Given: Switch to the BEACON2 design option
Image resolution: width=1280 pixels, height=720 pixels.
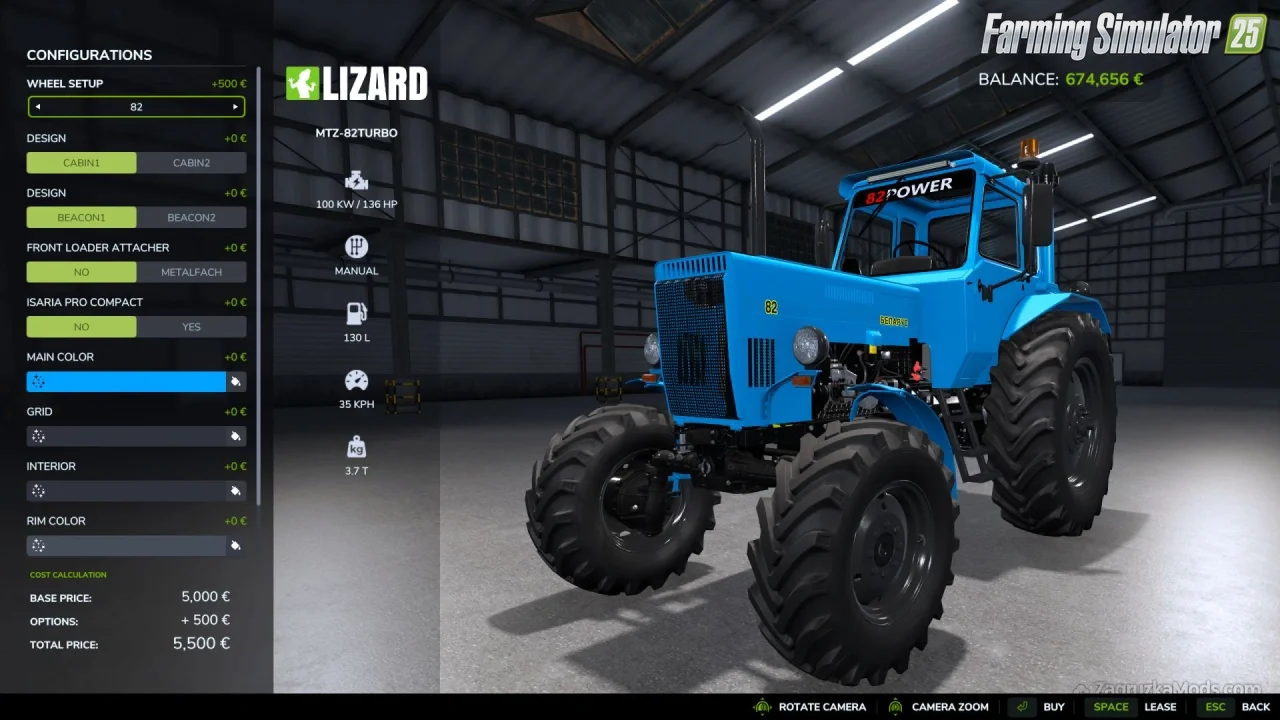Looking at the screenshot, I should (191, 217).
